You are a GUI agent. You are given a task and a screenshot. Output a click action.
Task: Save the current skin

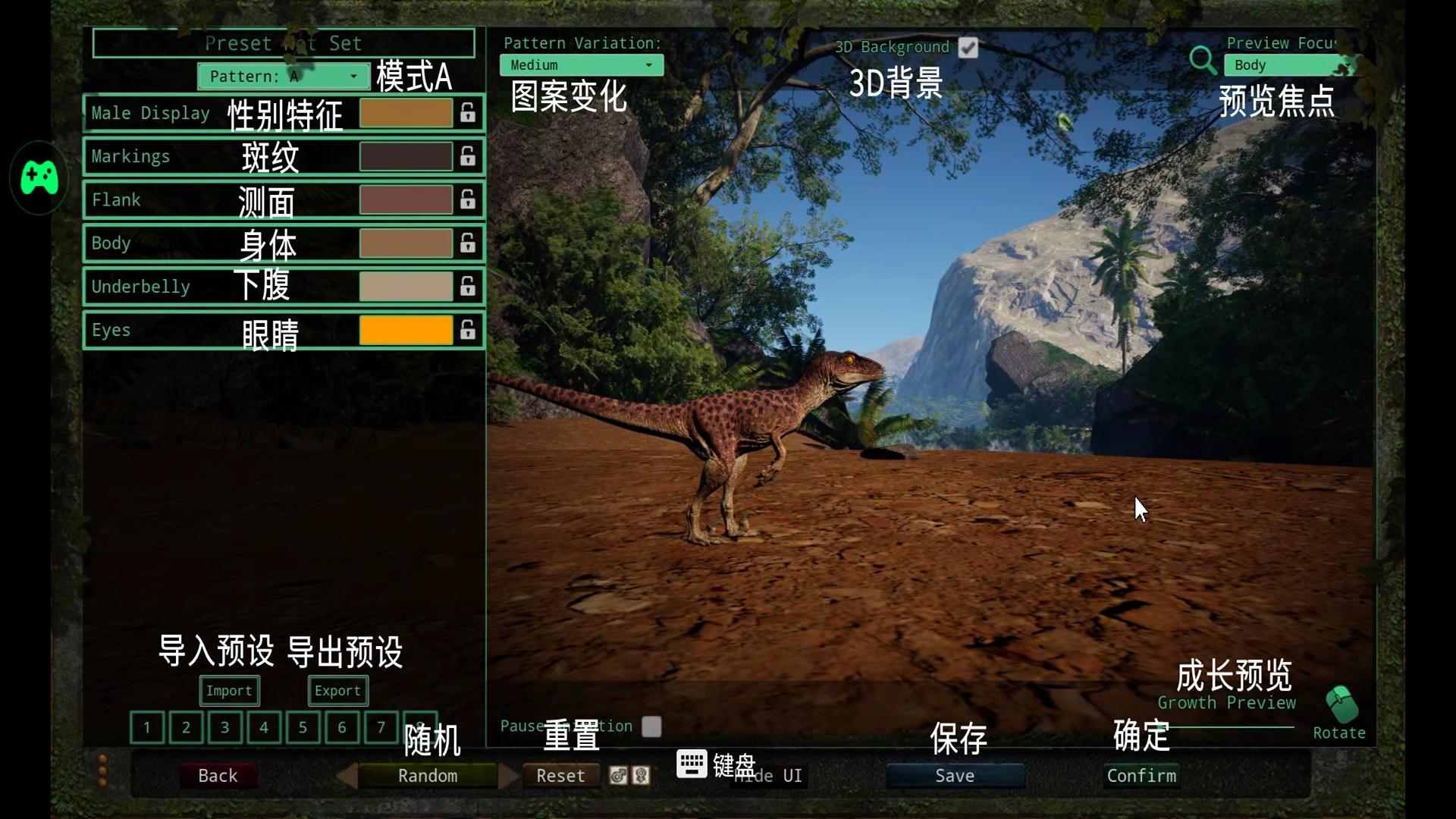(955, 776)
